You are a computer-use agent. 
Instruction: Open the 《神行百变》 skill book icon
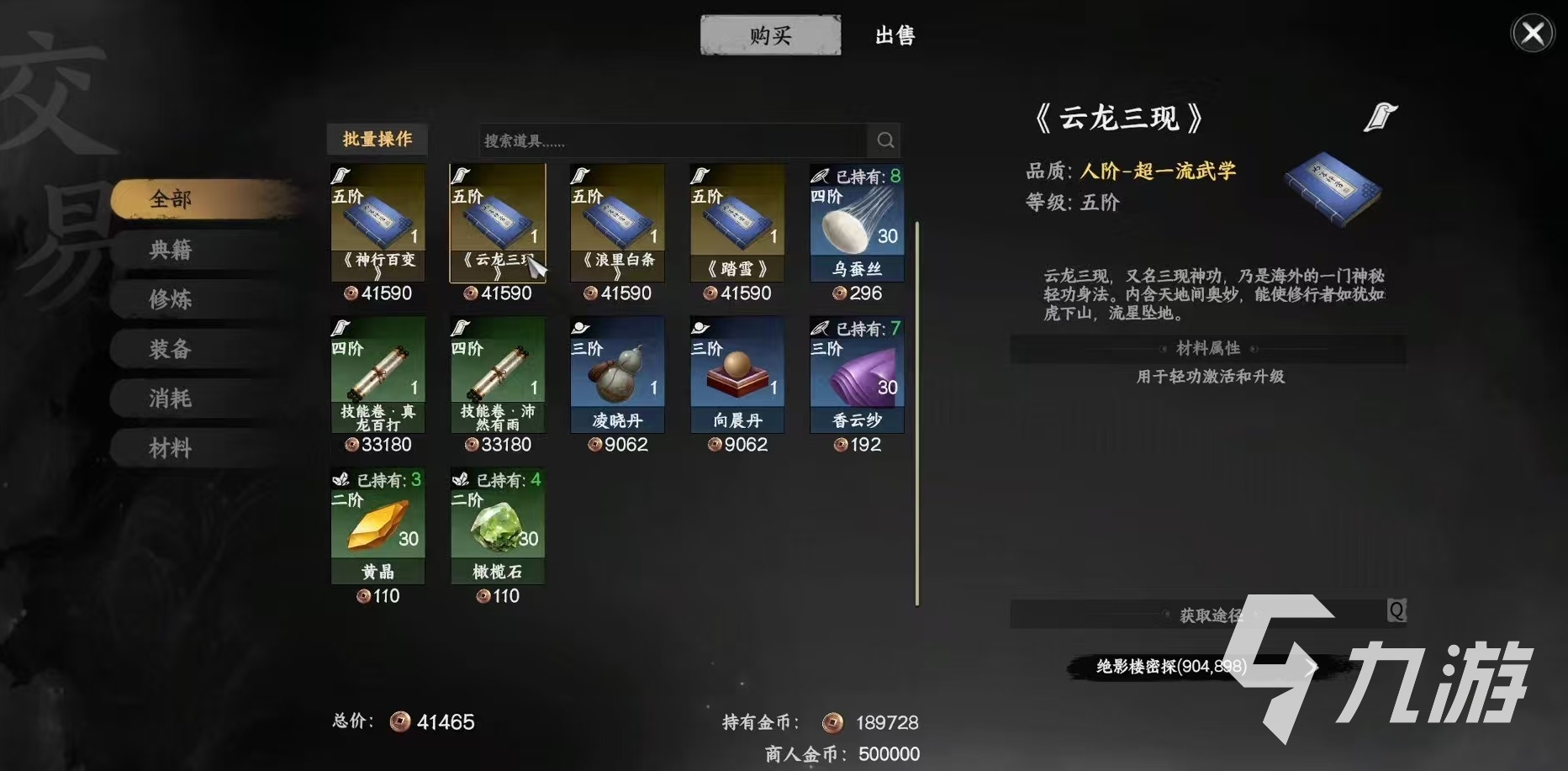pos(377,219)
